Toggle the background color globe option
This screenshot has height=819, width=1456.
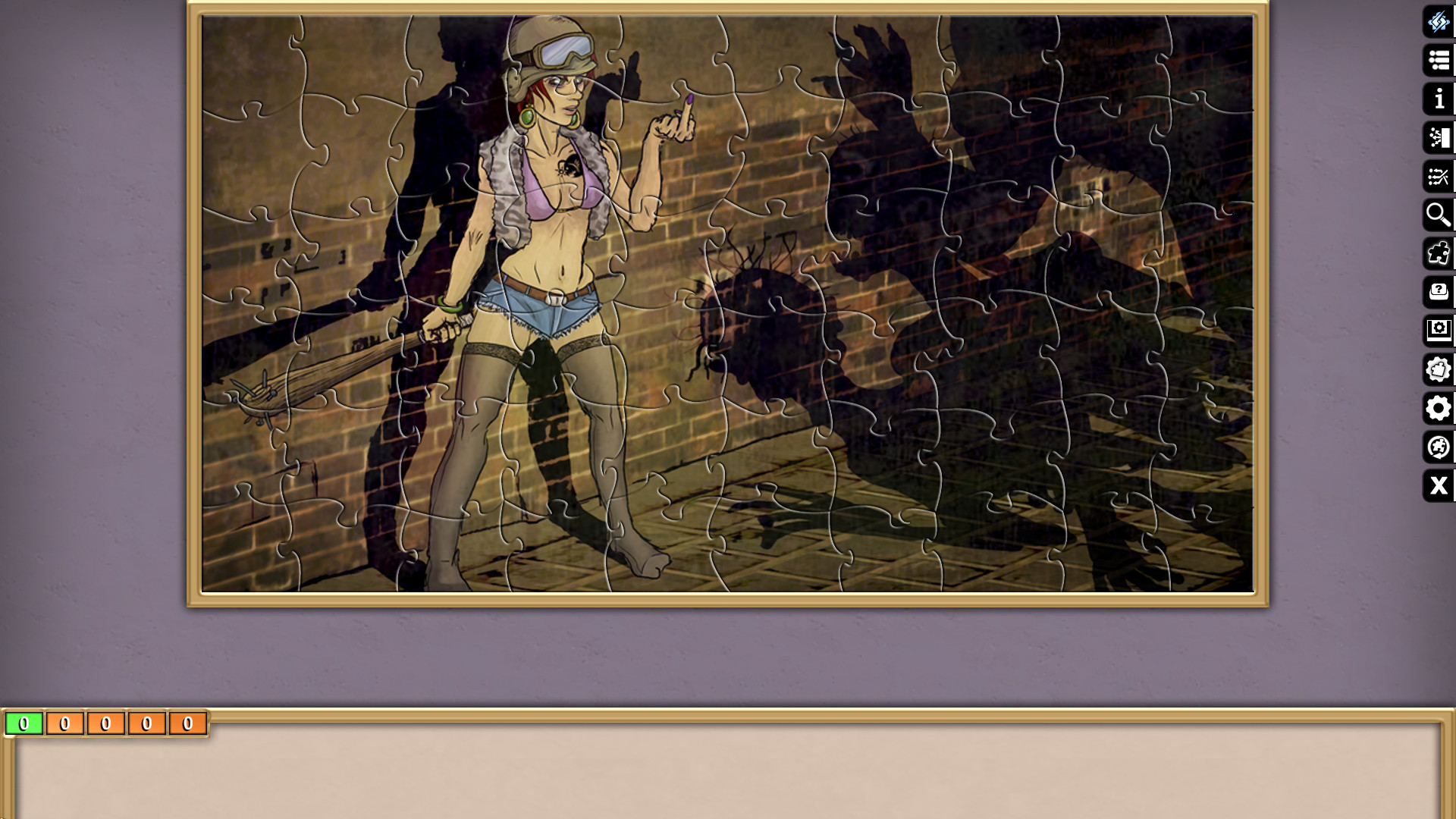1439,447
